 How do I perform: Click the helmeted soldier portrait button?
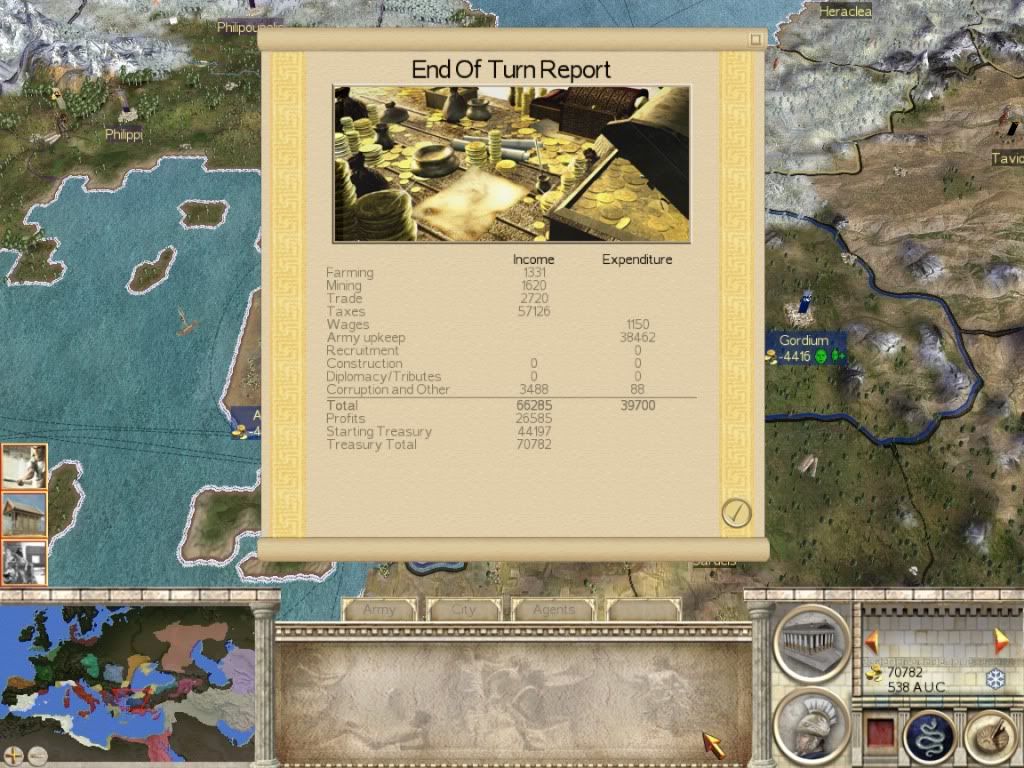(811, 725)
